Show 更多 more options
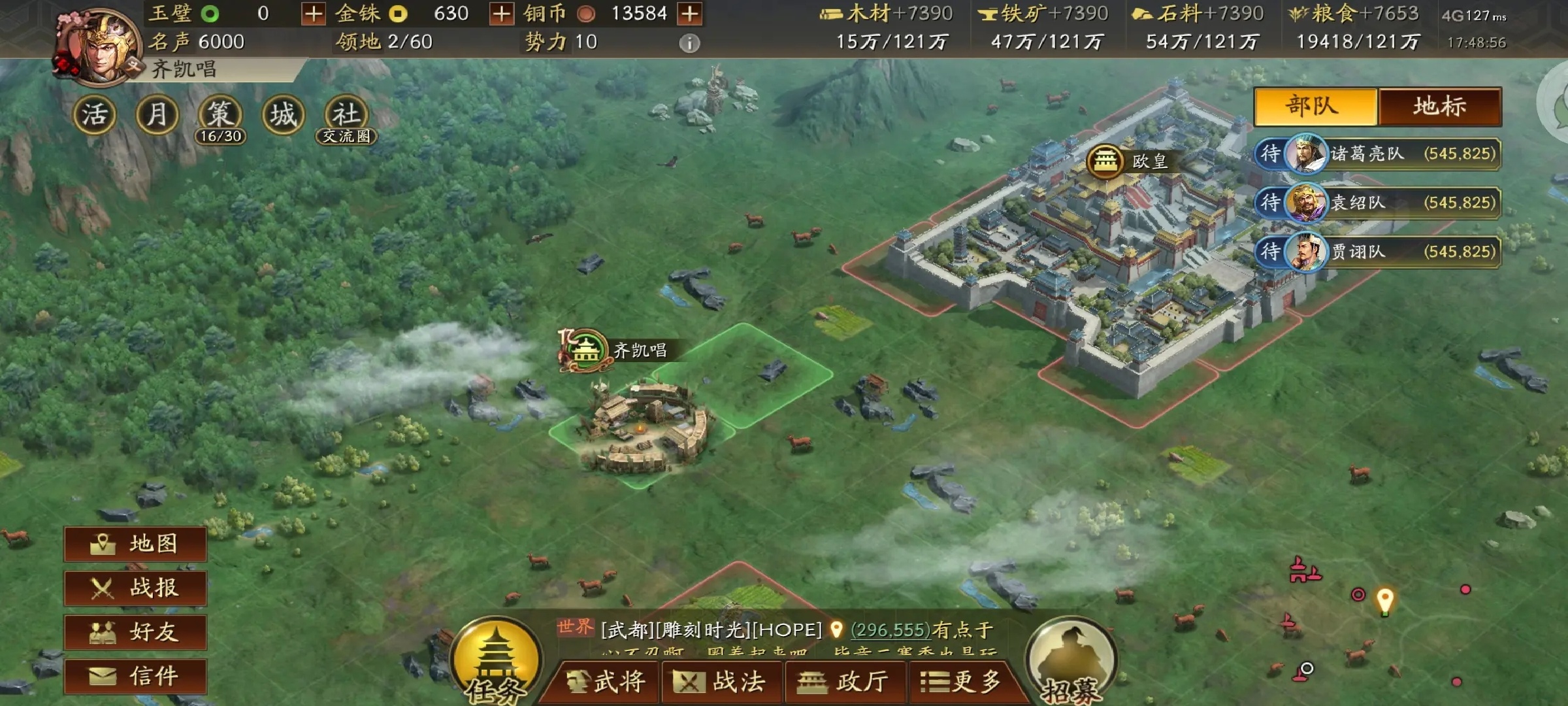Screen dimensions: 1568x706 point(962,682)
